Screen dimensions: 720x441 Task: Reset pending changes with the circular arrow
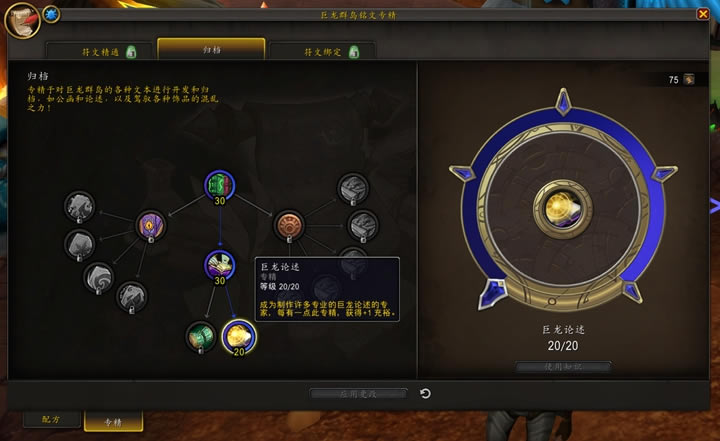tap(426, 394)
